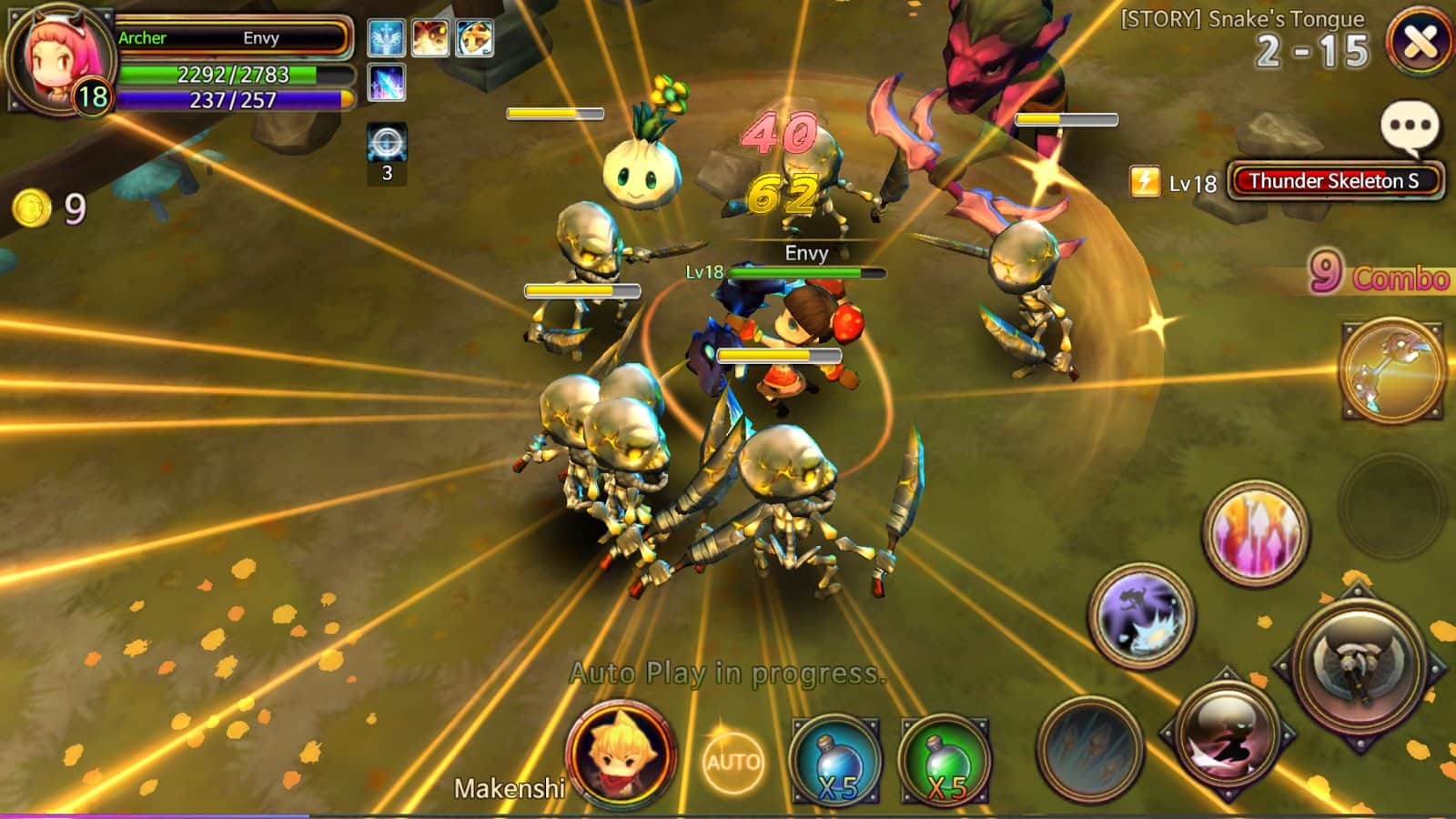Tap the main axe attack button
1456x819 pixels.
pyautogui.click(x=1360, y=664)
